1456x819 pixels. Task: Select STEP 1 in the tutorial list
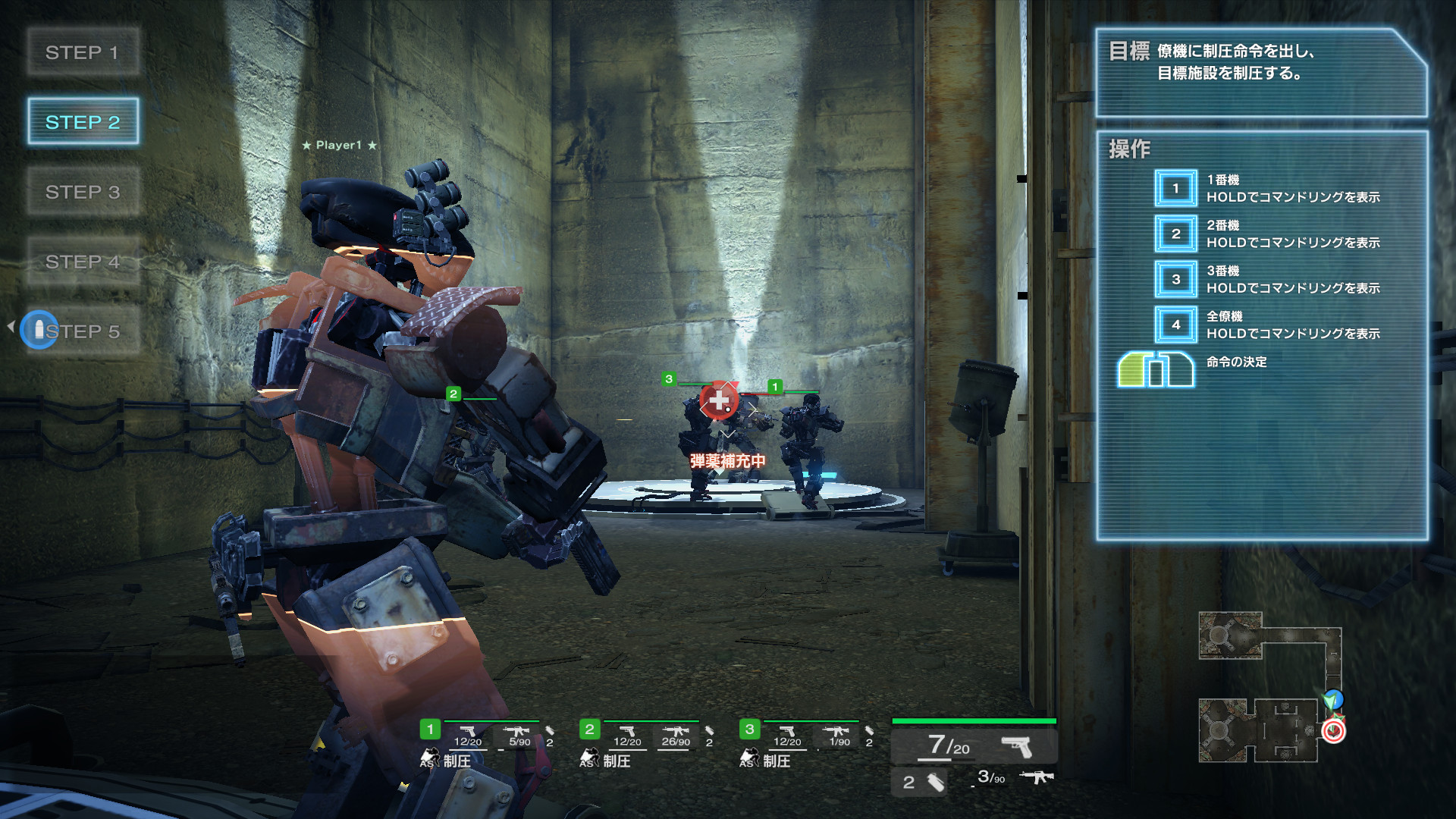pyautogui.click(x=83, y=52)
